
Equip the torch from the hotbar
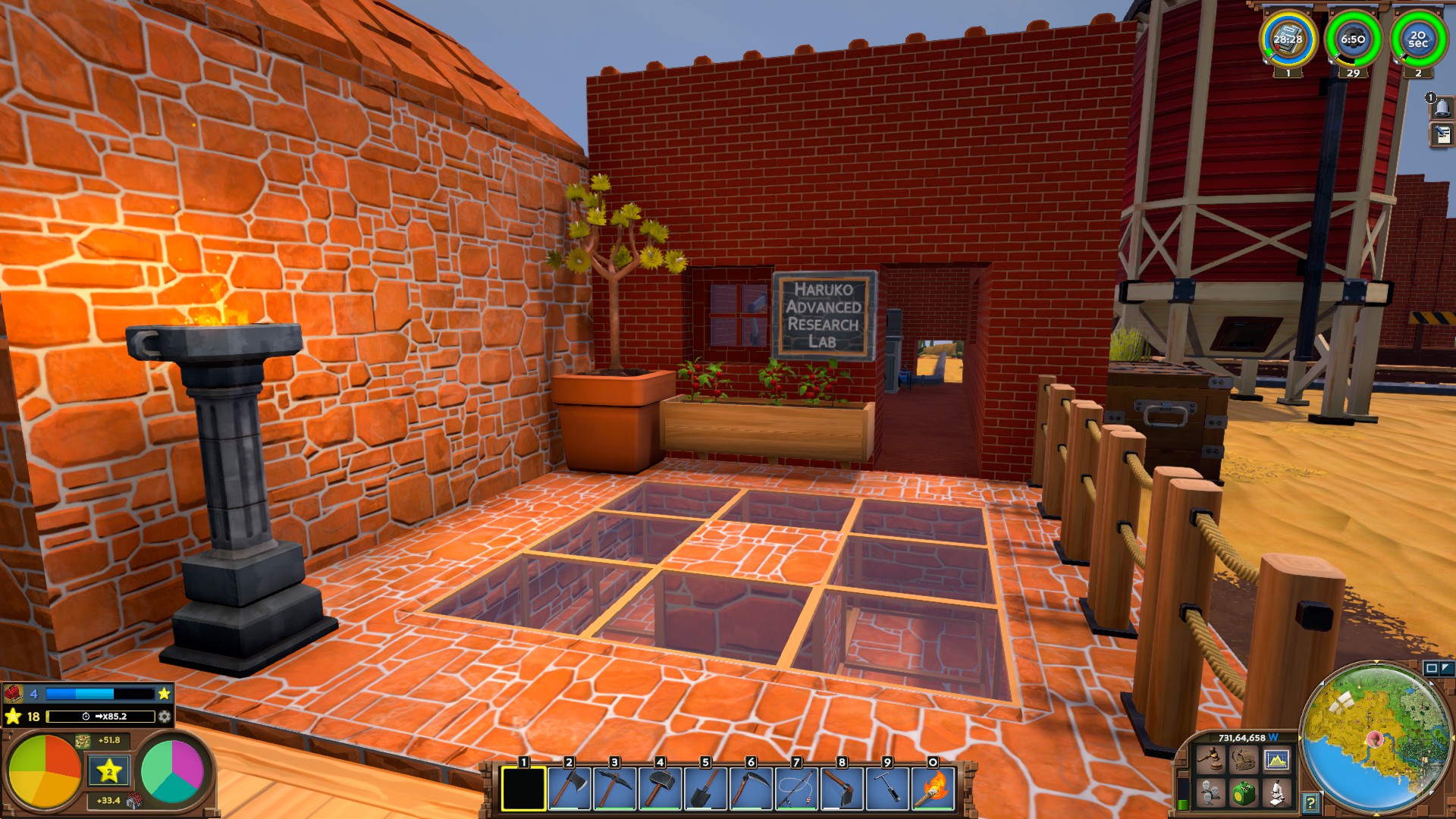pos(933,789)
